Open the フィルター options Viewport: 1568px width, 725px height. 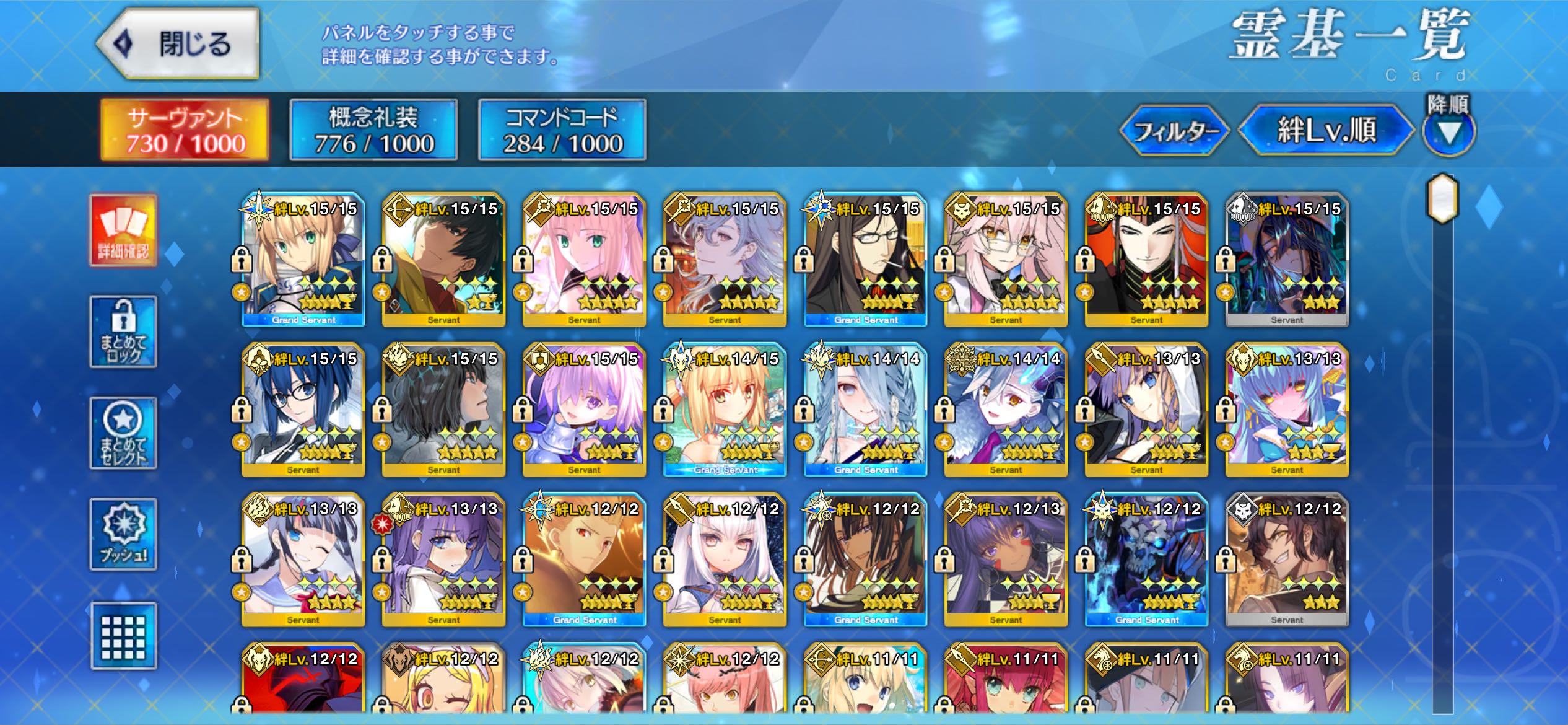[x=1174, y=131]
